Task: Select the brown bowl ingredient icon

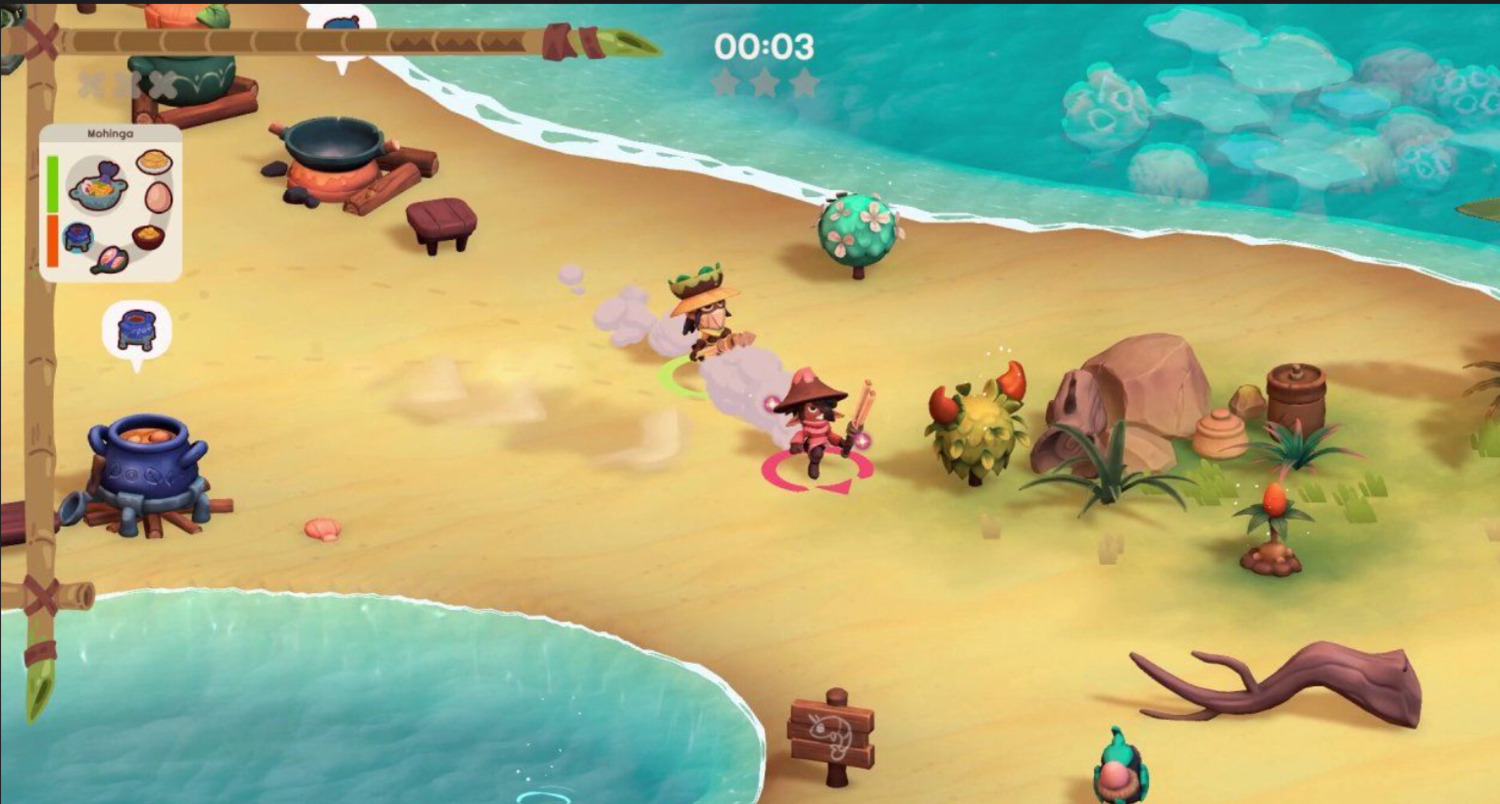Action: 148,237
